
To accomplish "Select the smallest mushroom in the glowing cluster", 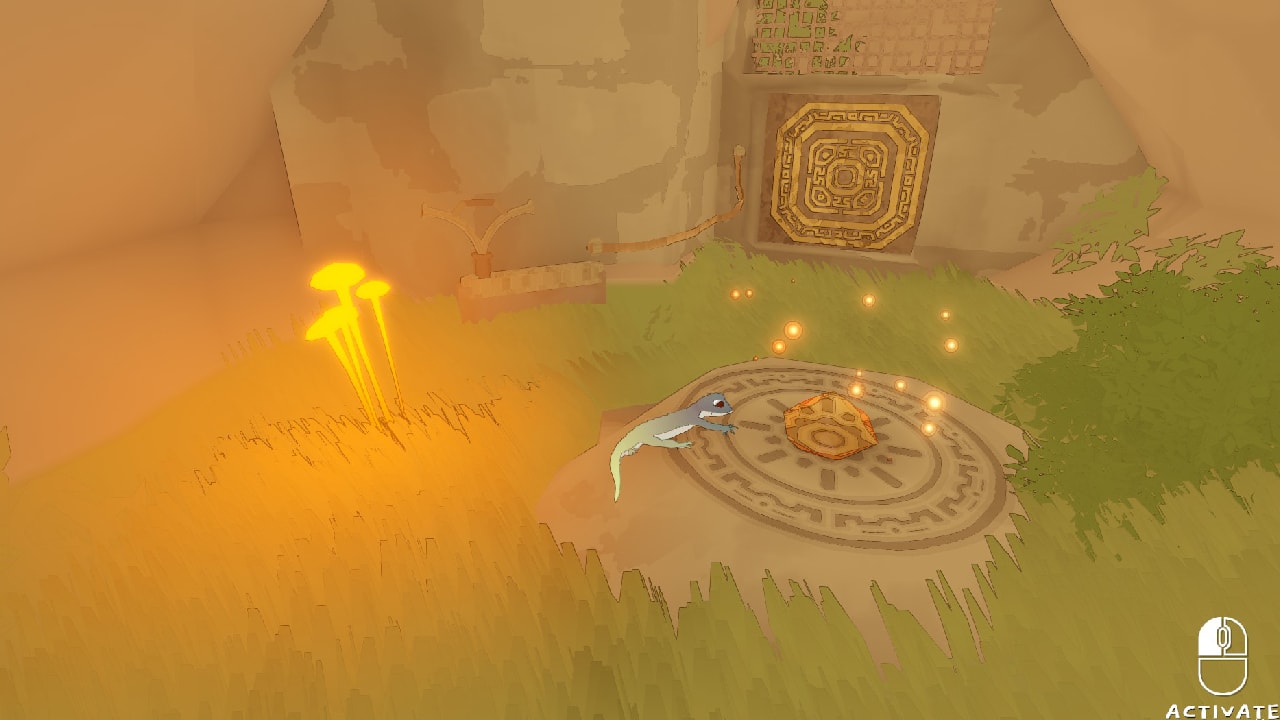I will [371, 289].
